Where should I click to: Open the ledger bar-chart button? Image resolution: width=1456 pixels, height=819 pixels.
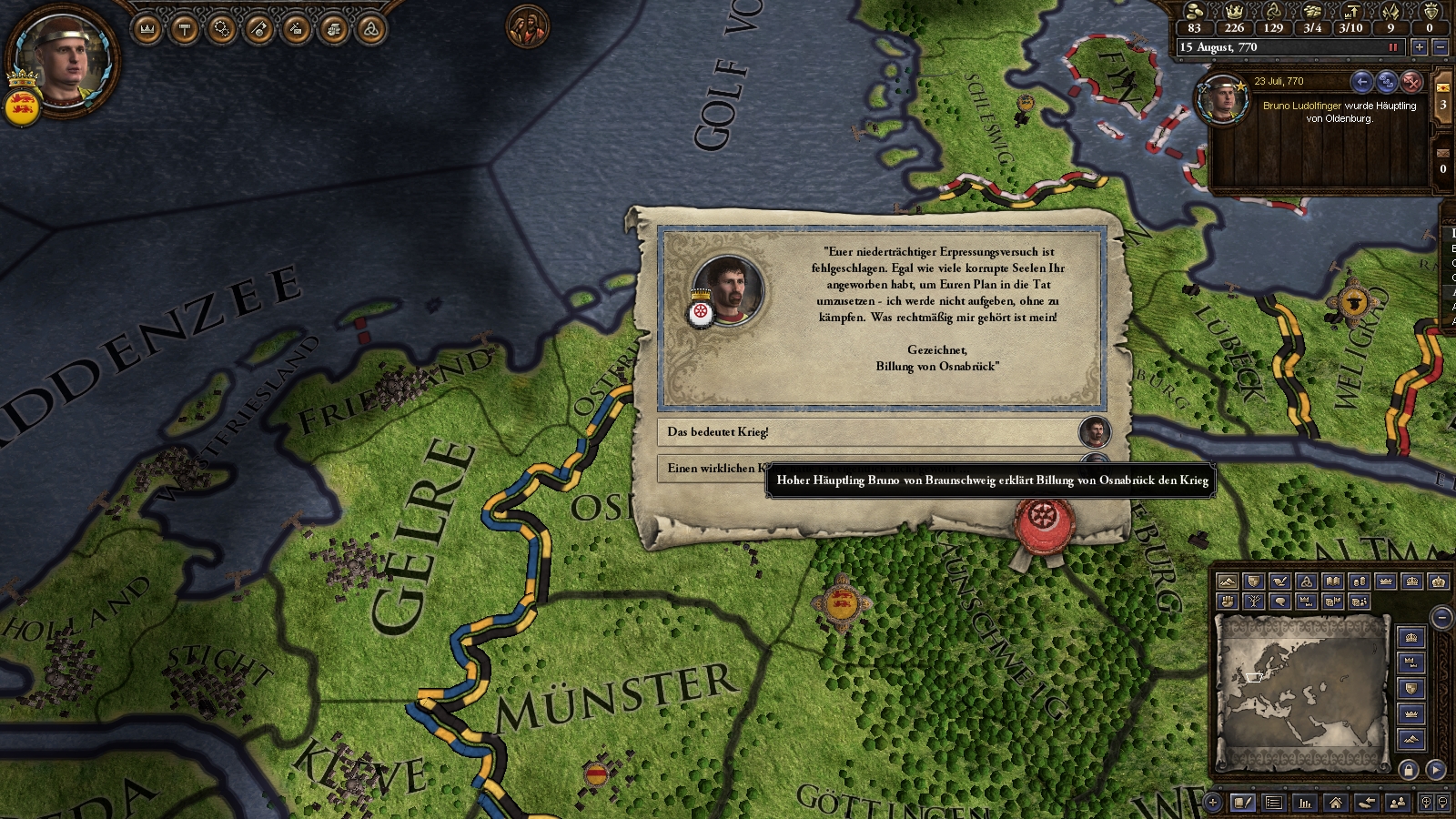pyautogui.click(x=1305, y=803)
